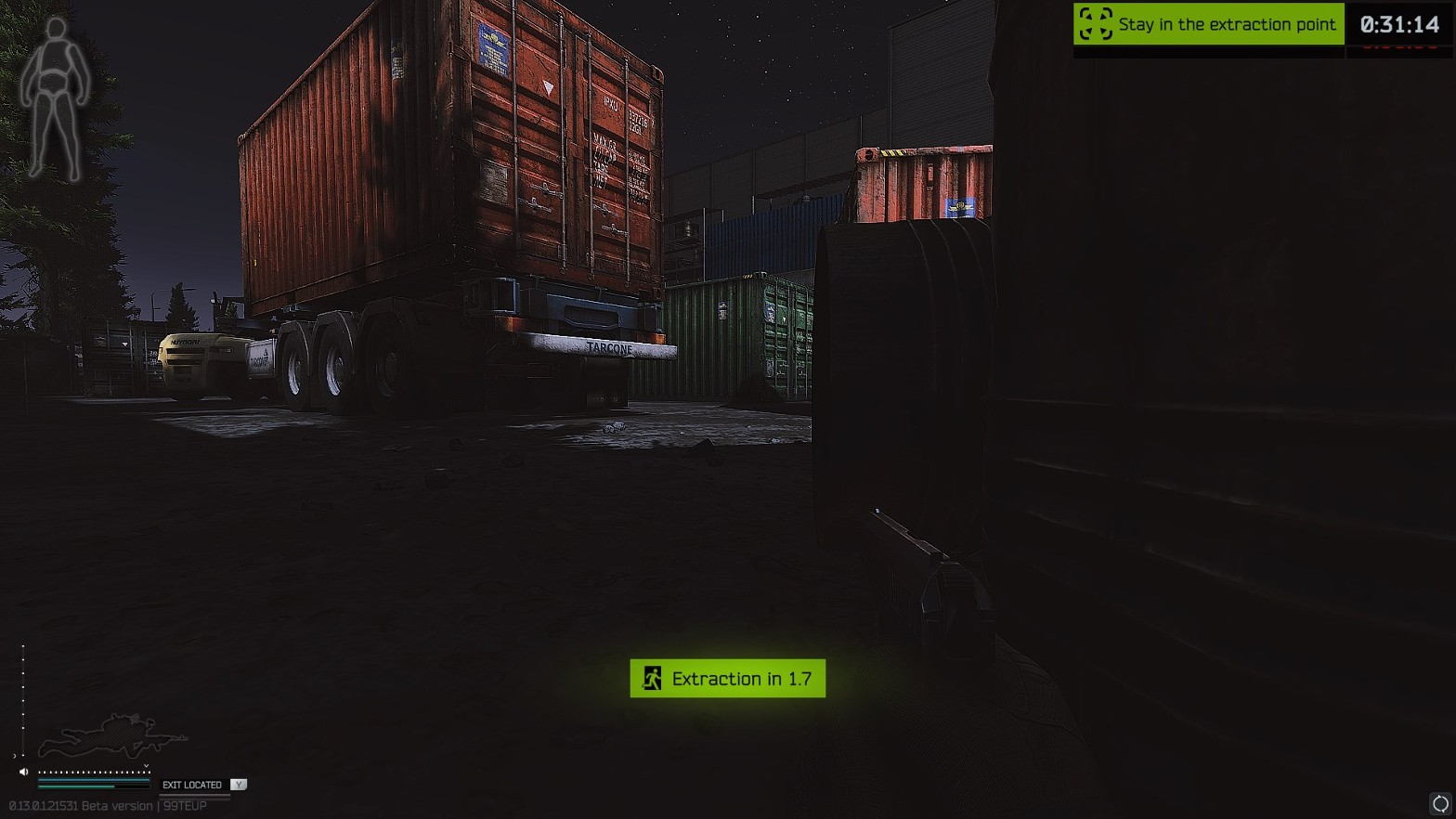This screenshot has height=819, width=1456.
Task: Click the exit door icon in extraction banner
Action: 653,678
